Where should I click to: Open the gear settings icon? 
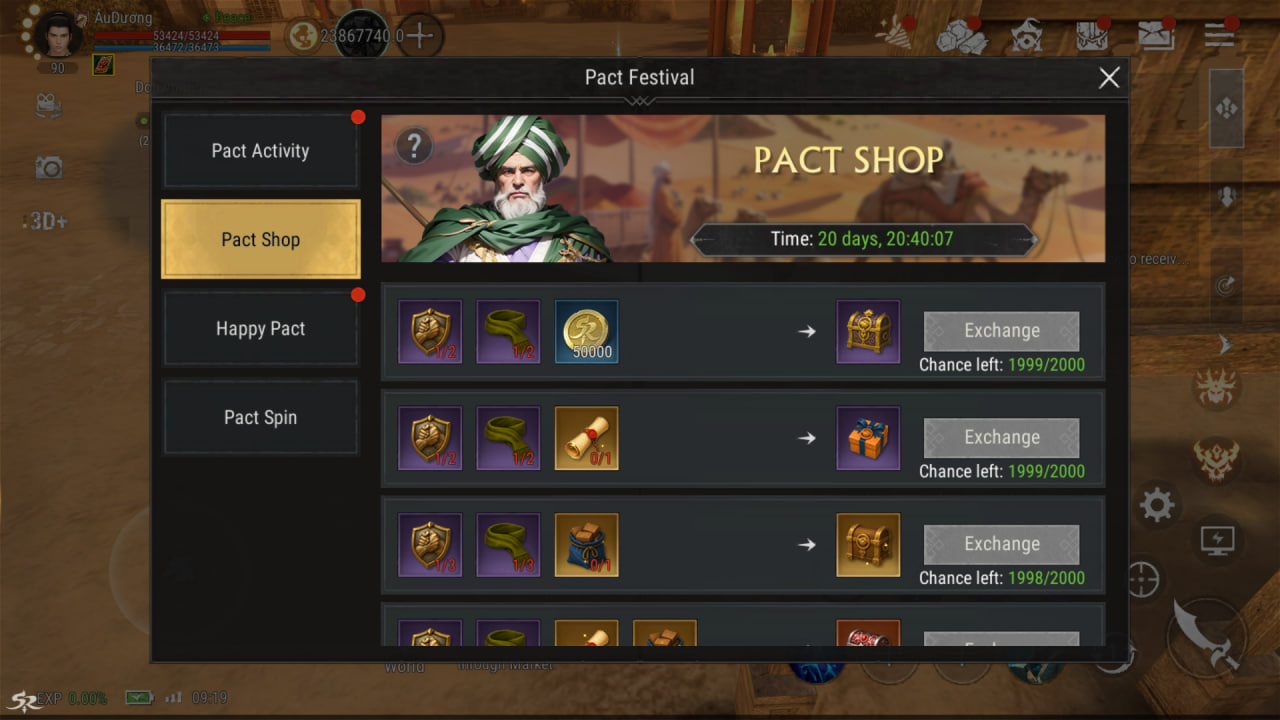click(x=1156, y=505)
